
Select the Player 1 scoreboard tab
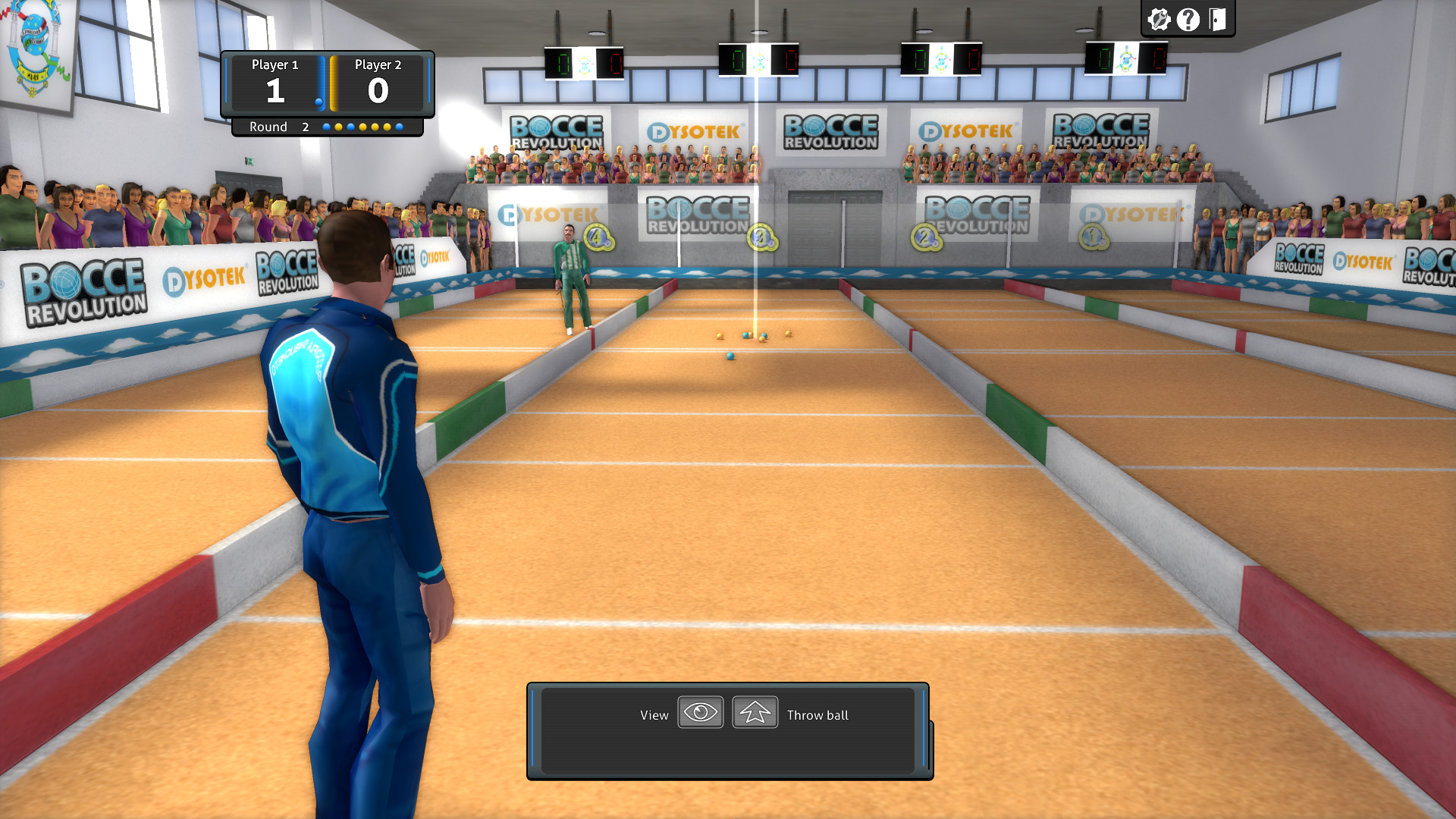pyautogui.click(x=276, y=66)
